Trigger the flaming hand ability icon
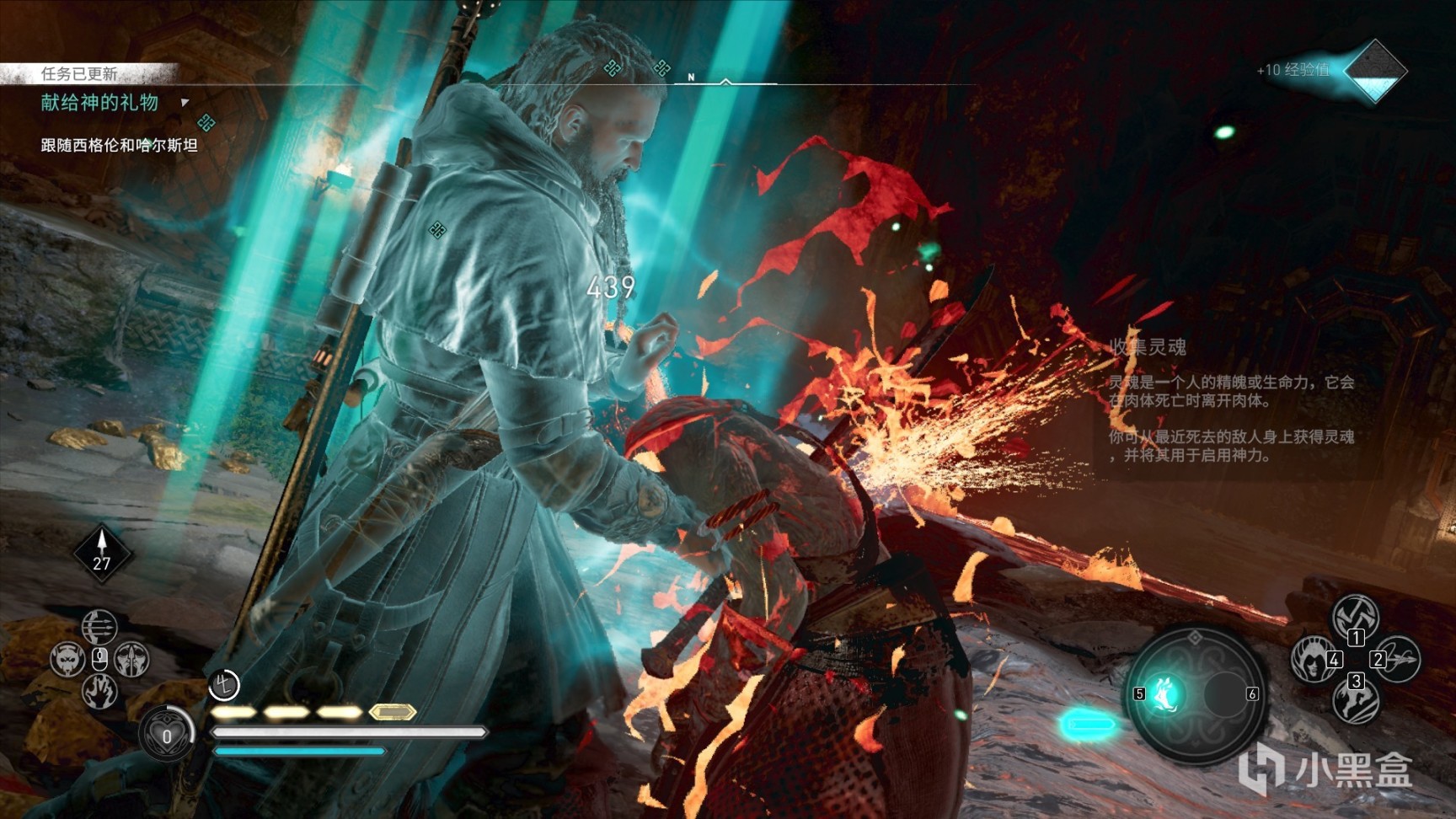This screenshot has height=819, width=1456. tap(99, 691)
